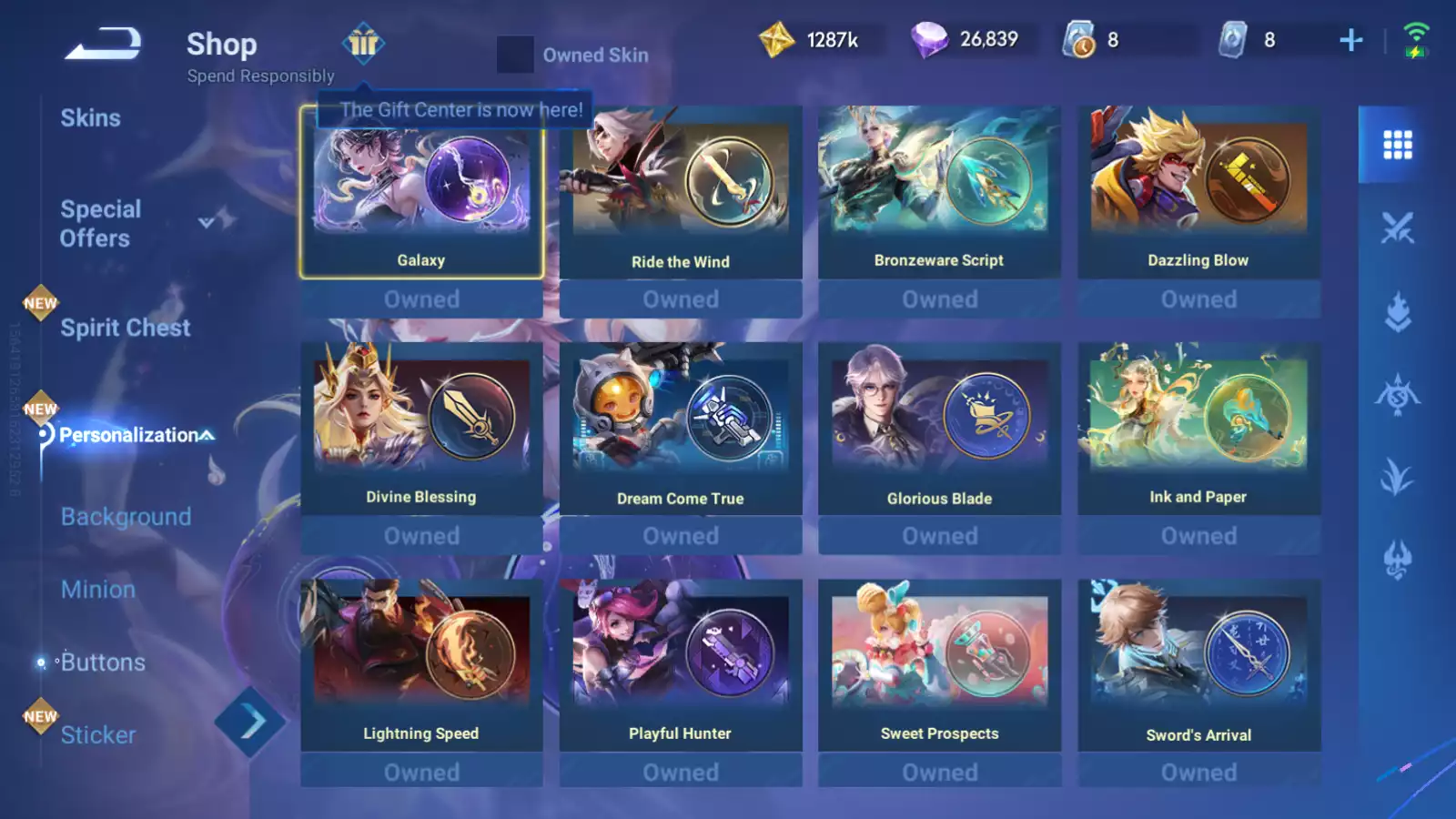
Task: Open the Minion subcategory
Action: click(98, 590)
